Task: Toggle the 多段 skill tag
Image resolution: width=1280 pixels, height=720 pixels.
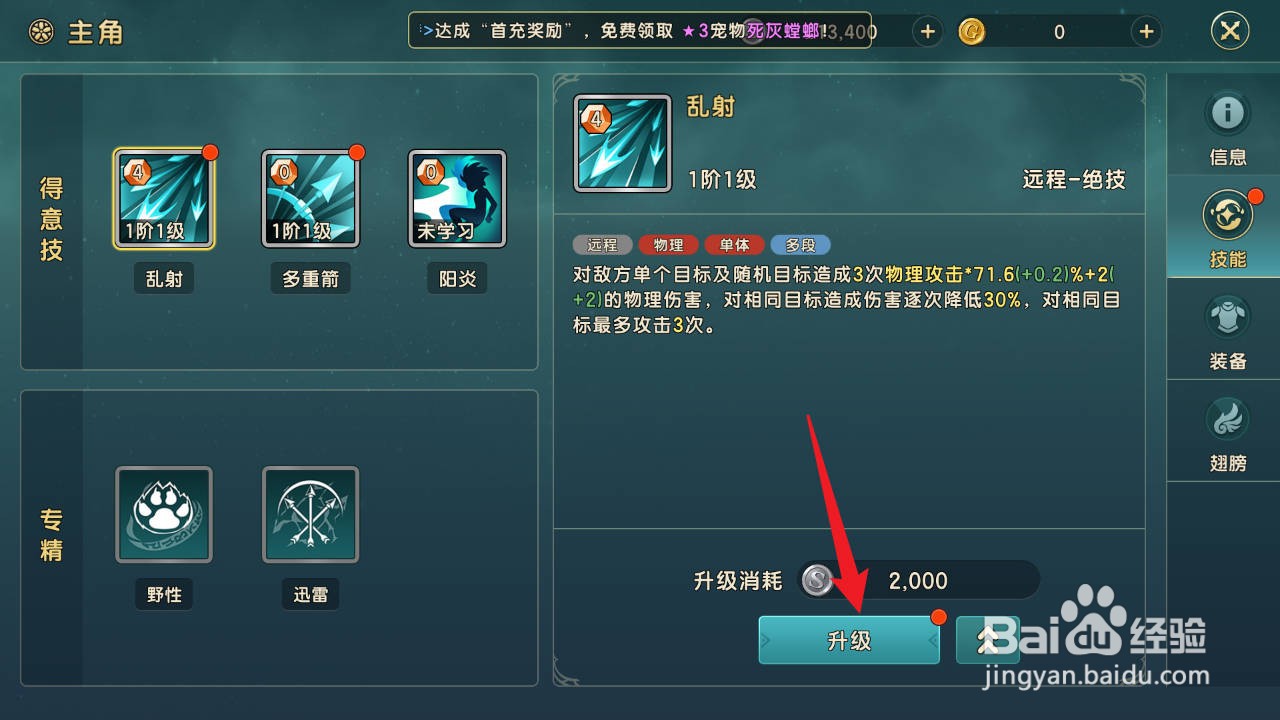Action: click(801, 245)
